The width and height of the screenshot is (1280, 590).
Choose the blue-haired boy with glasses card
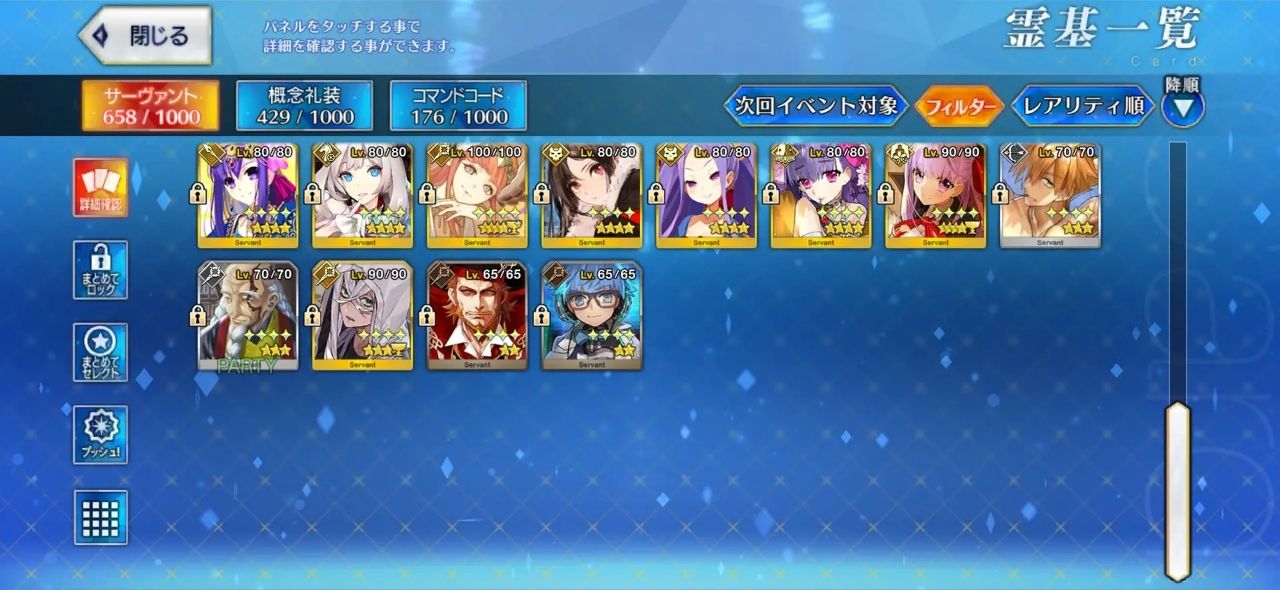tap(592, 316)
